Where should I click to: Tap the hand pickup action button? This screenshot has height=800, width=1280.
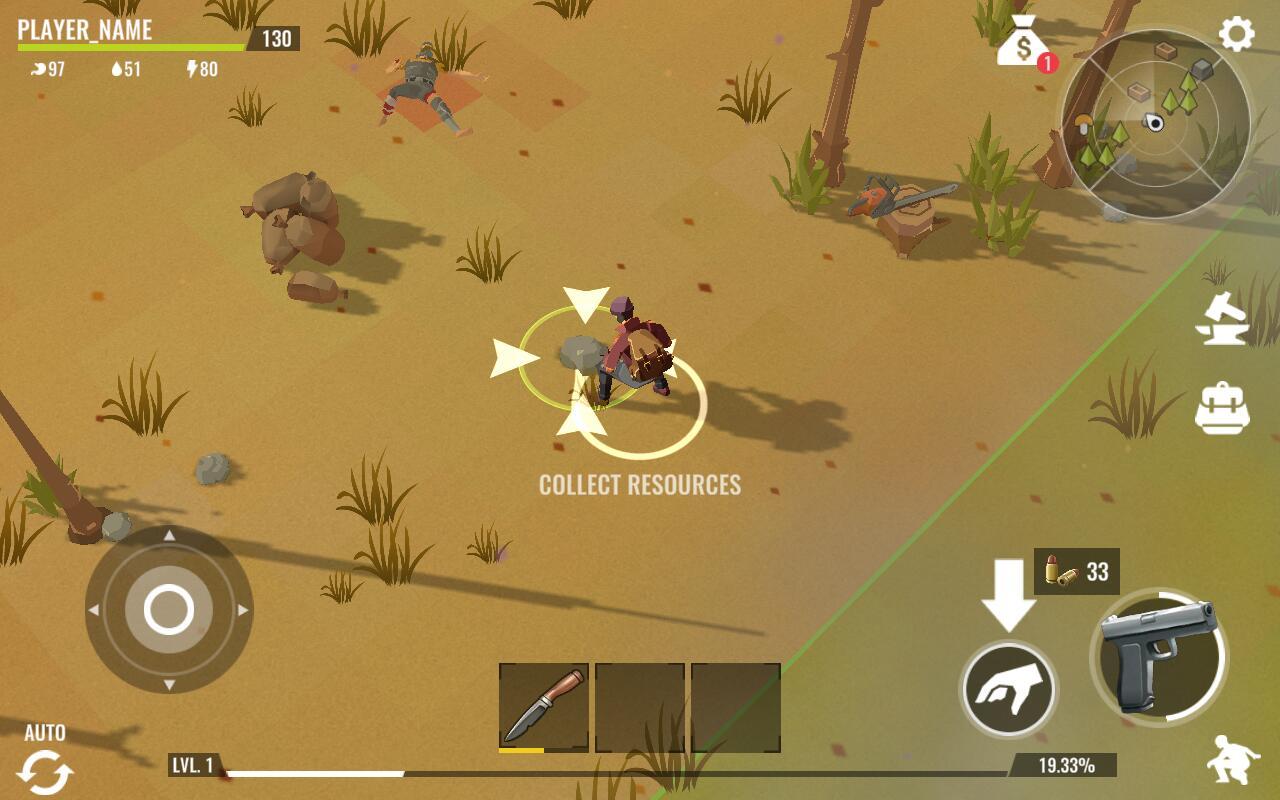[x=1008, y=690]
